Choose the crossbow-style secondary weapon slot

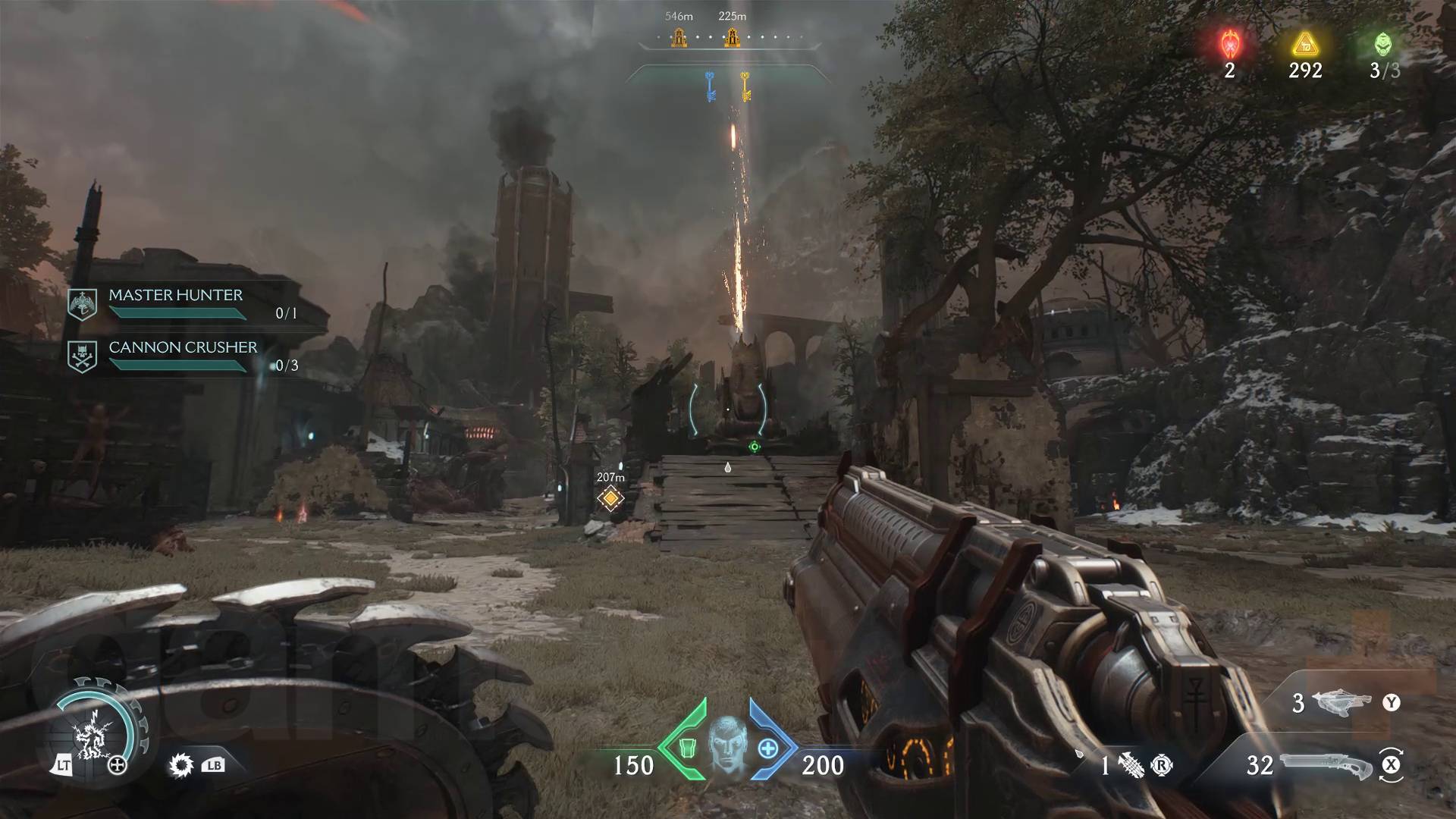point(1345,703)
